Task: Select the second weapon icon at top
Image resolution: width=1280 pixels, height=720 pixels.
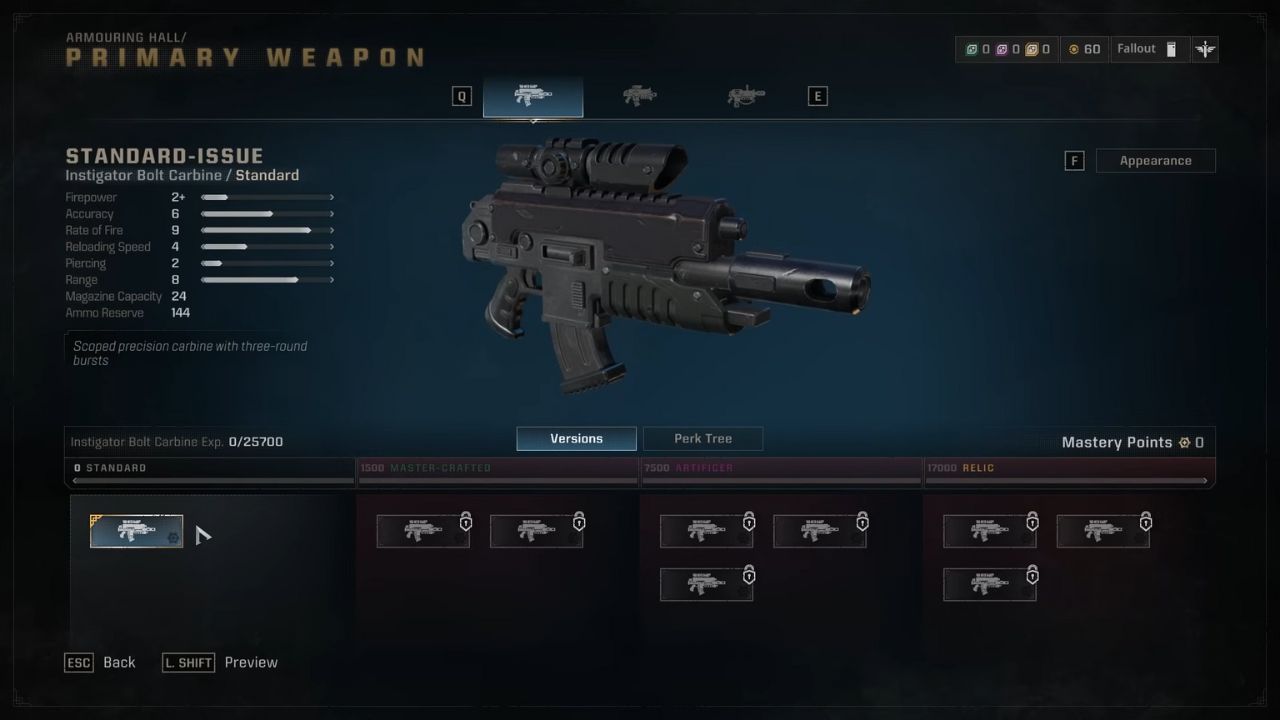Action: tap(638, 95)
